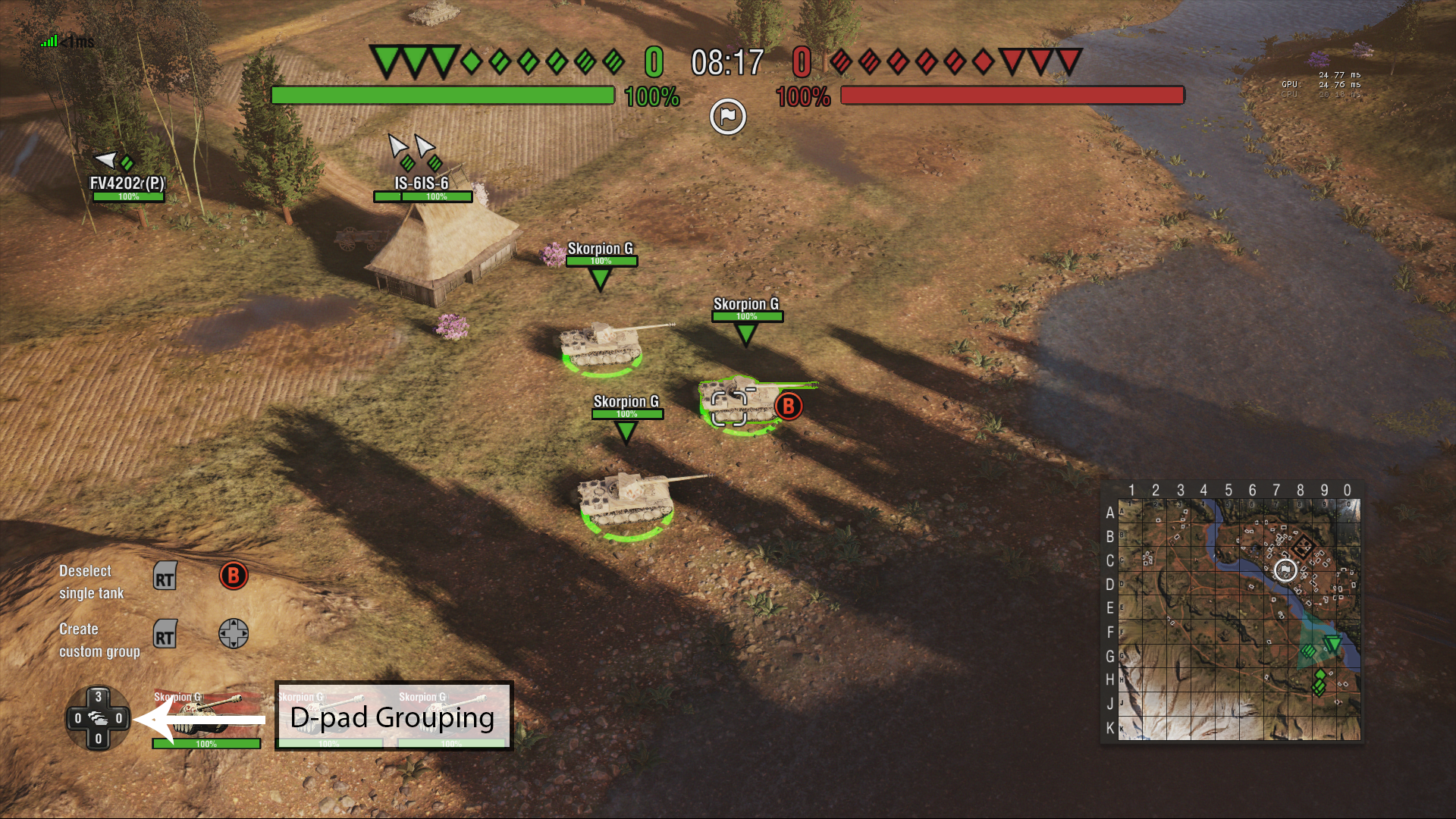The image size is (1456, 819).
Task: Click the 'D-pad Grouping' callout label
Action: 393,717
